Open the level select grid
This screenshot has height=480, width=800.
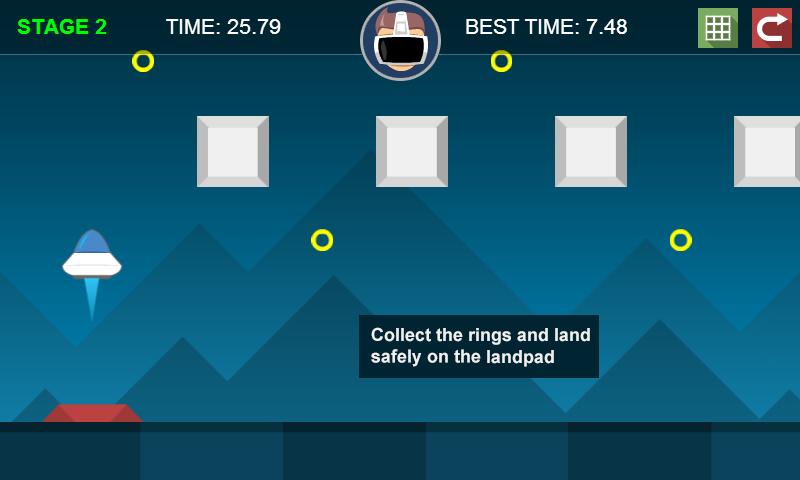tap(717, 28)
